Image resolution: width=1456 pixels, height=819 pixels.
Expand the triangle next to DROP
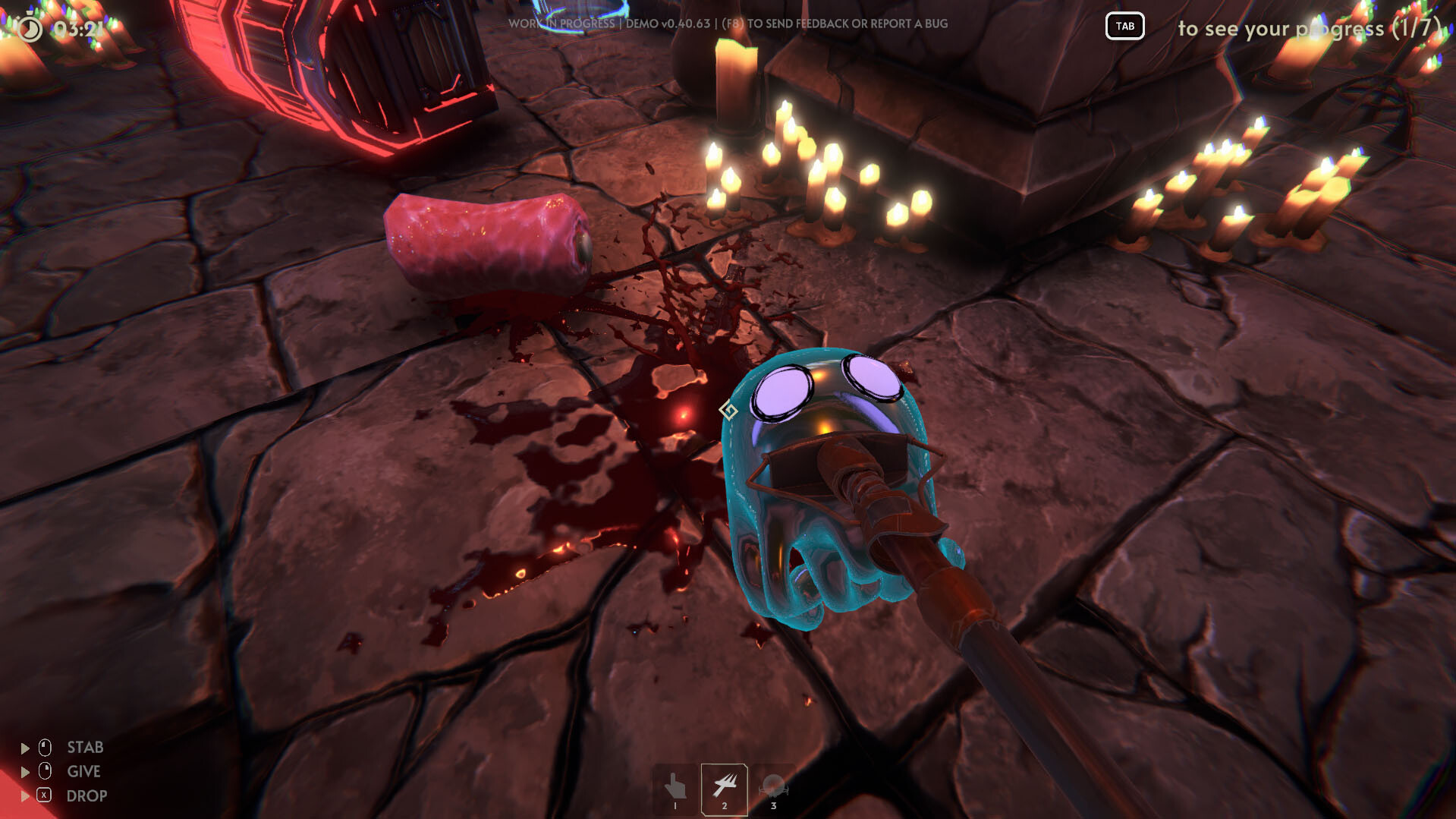pyautogui.click(x=24, y=795)
